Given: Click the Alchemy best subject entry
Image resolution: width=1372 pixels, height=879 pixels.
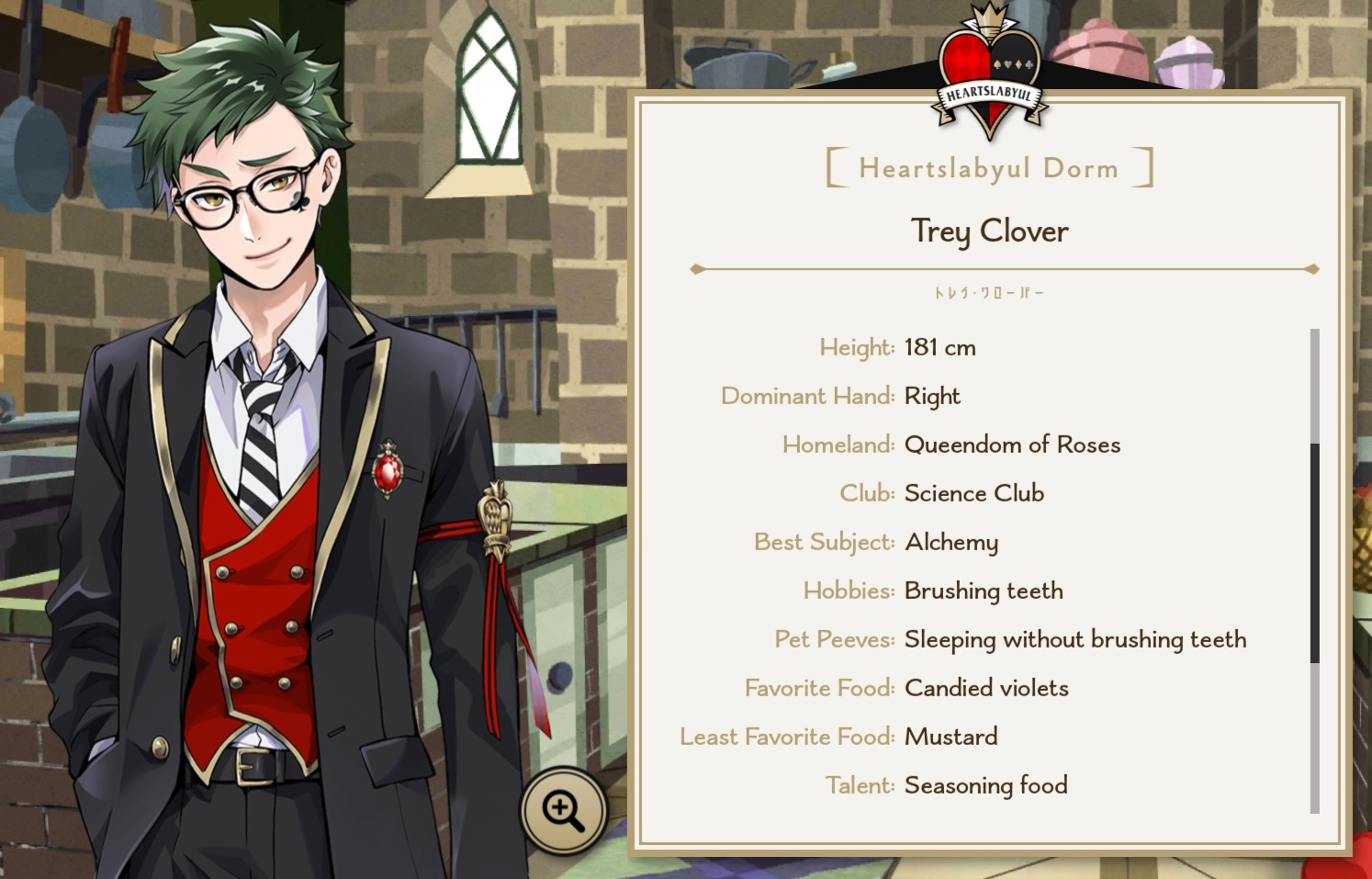Looking at the screenshot, I should click(x=951, y=542).
